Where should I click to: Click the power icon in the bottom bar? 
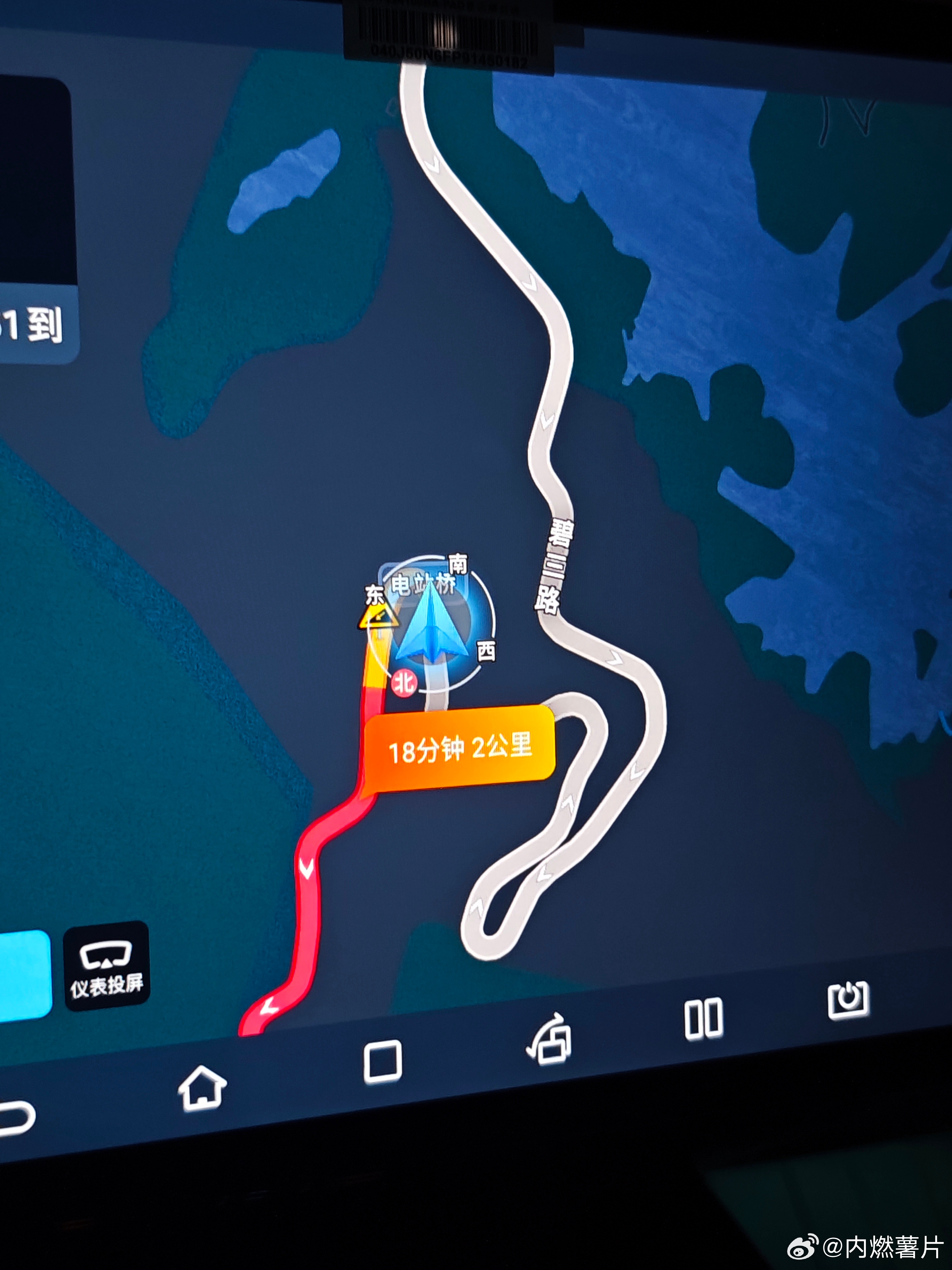(848, 1000)
